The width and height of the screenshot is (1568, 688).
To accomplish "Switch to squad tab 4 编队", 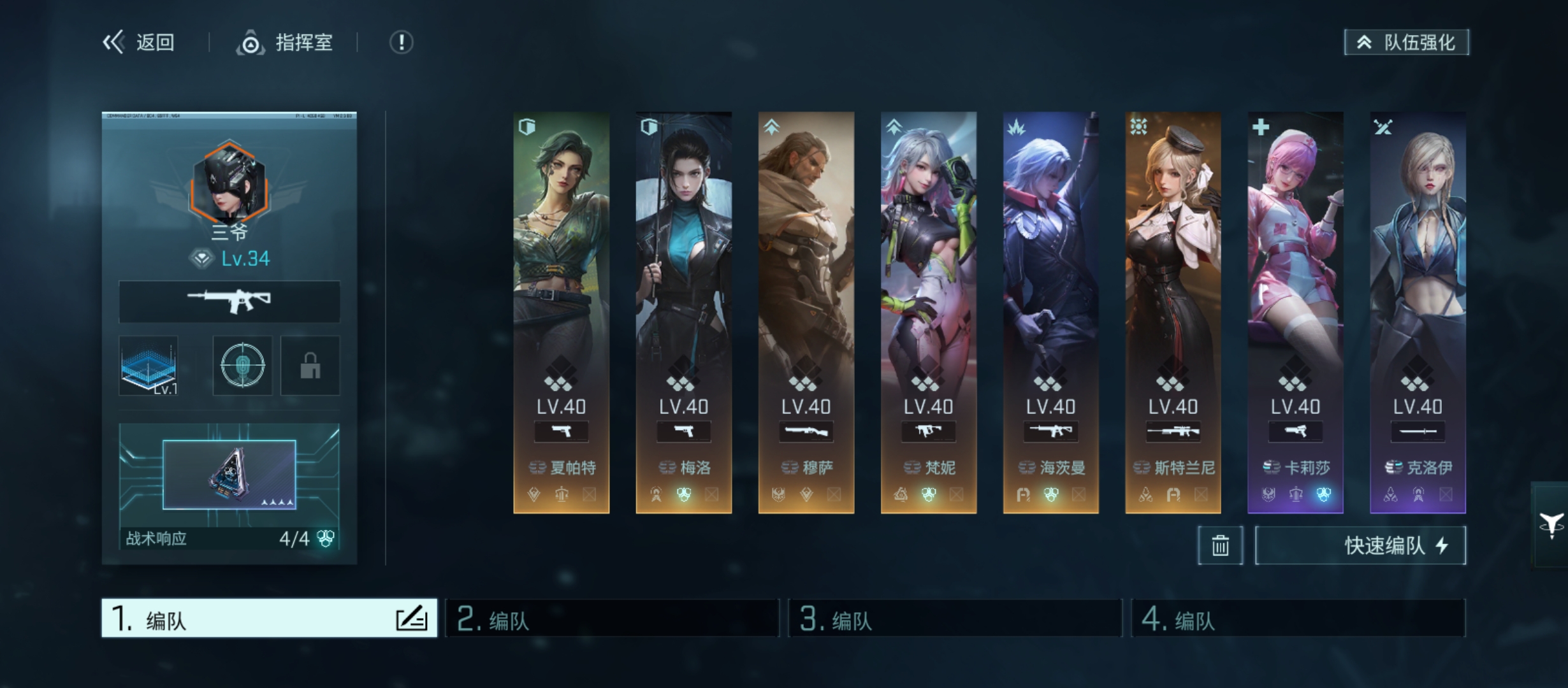I will pos(1298,618).
